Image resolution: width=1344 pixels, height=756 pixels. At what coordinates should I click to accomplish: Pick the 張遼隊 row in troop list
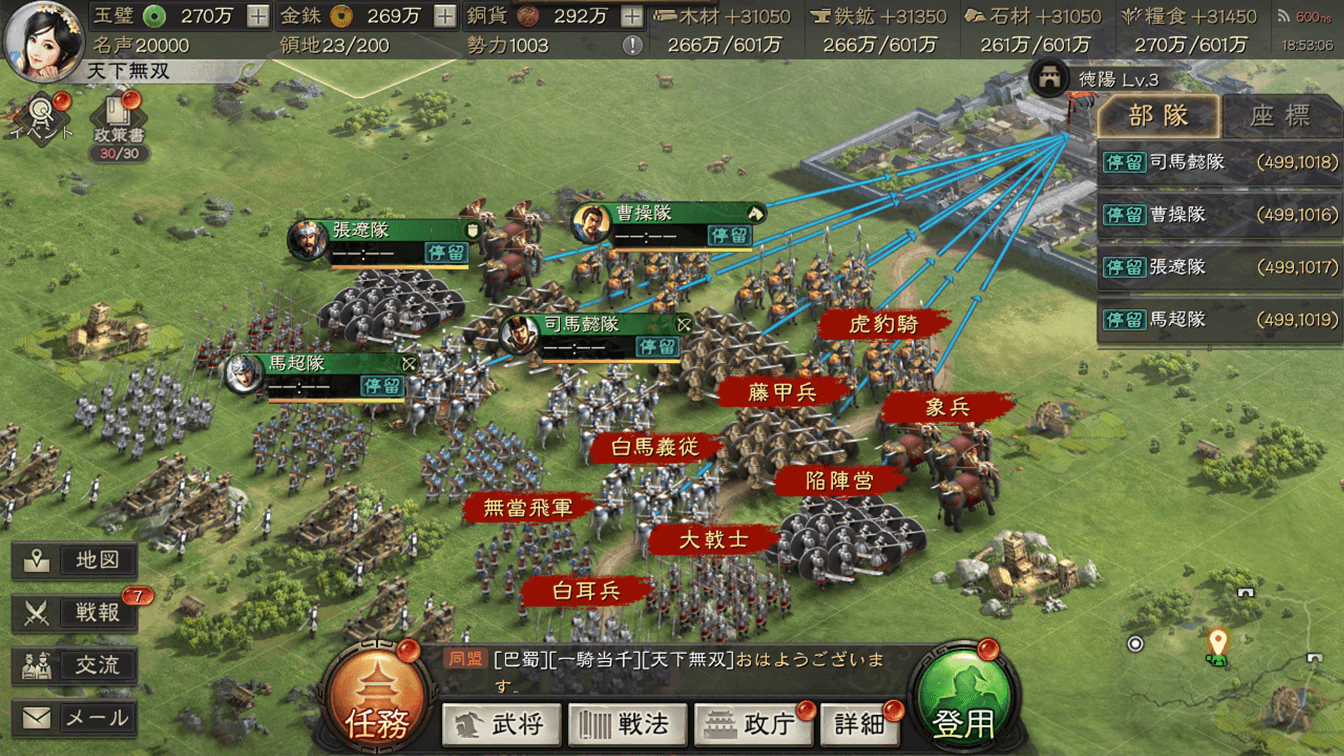[1219, 267]
